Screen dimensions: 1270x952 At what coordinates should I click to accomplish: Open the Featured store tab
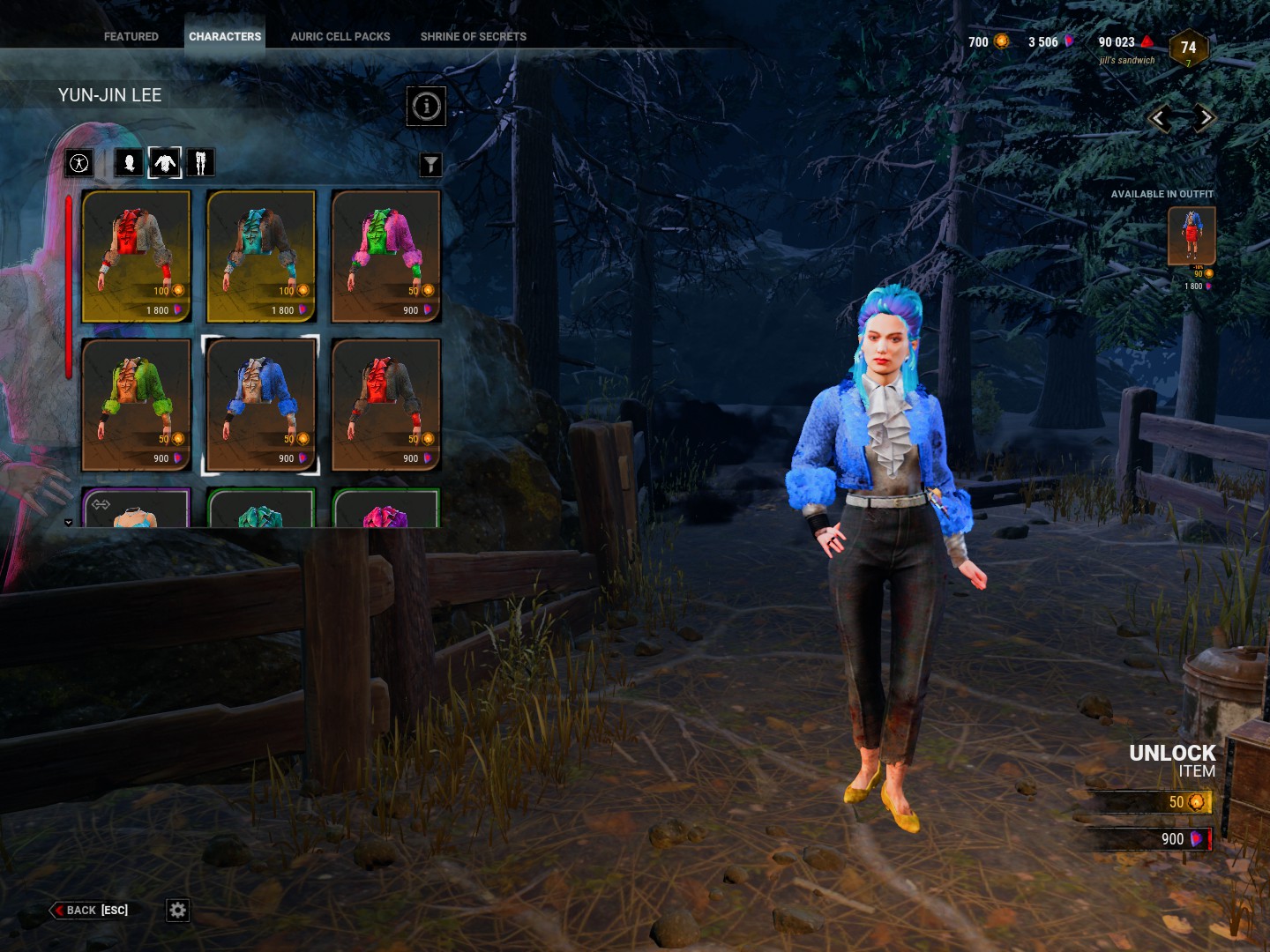click(x=131, y=36)
